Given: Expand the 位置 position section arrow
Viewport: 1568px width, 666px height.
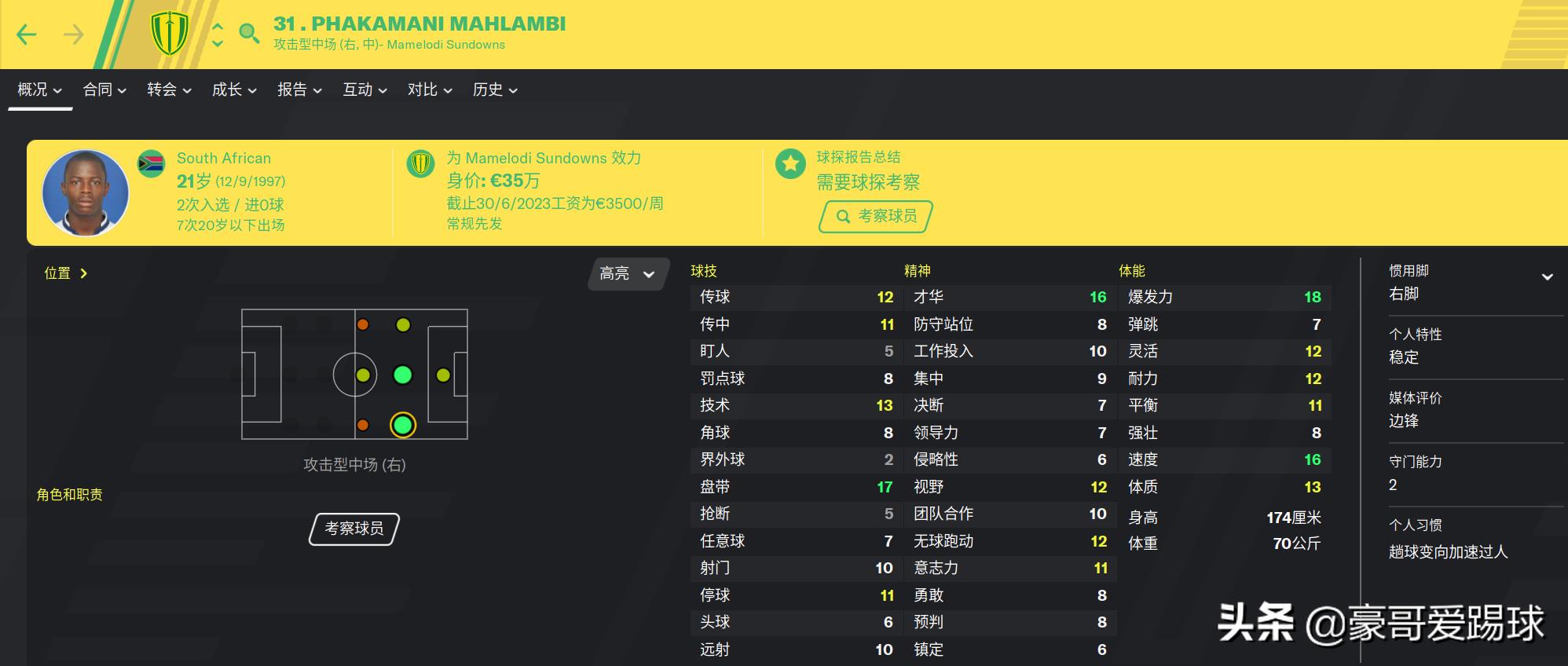Looking at the screenshot, I should 85,273.
